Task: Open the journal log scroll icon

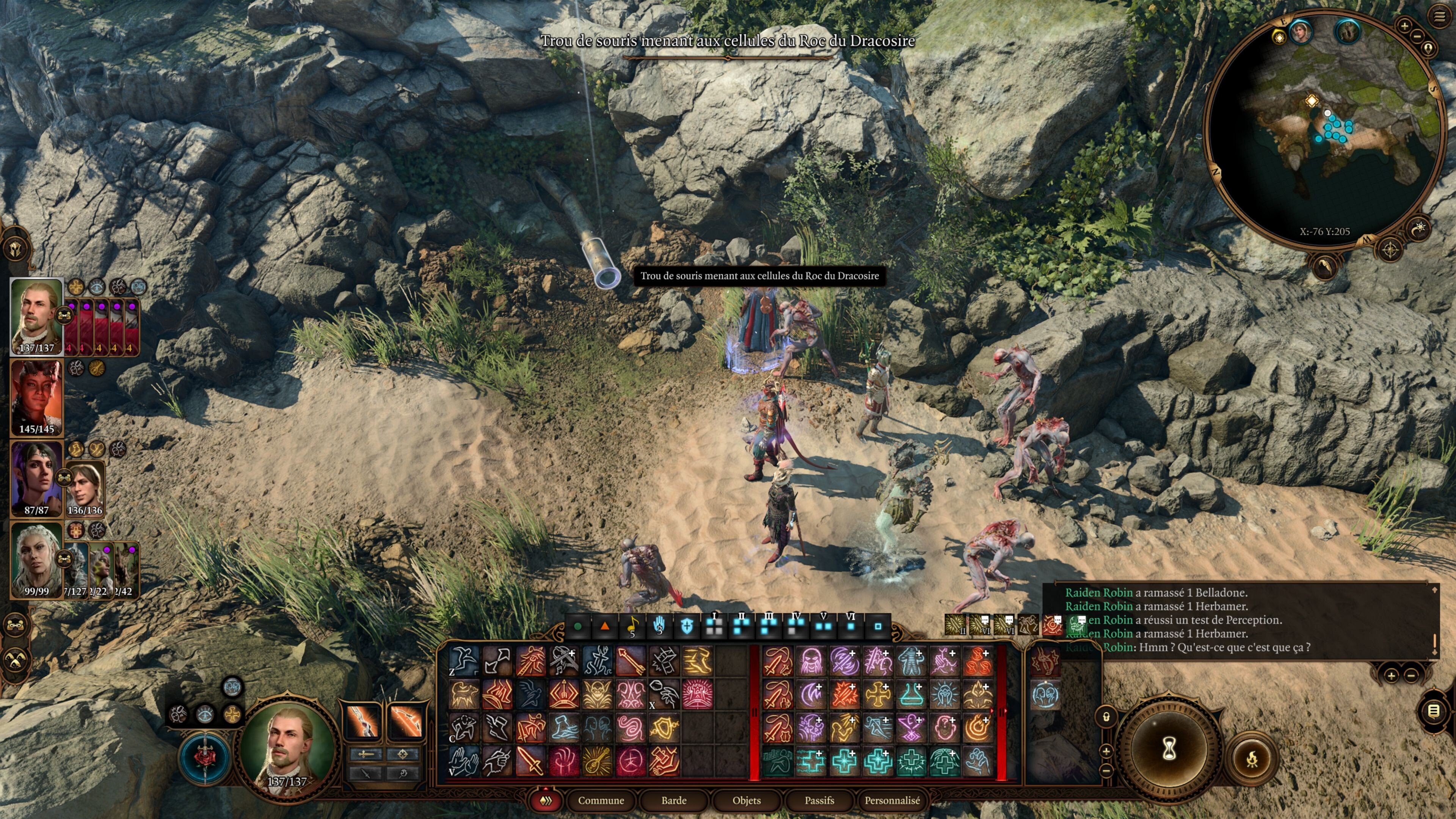Action: coord(1433,711)
